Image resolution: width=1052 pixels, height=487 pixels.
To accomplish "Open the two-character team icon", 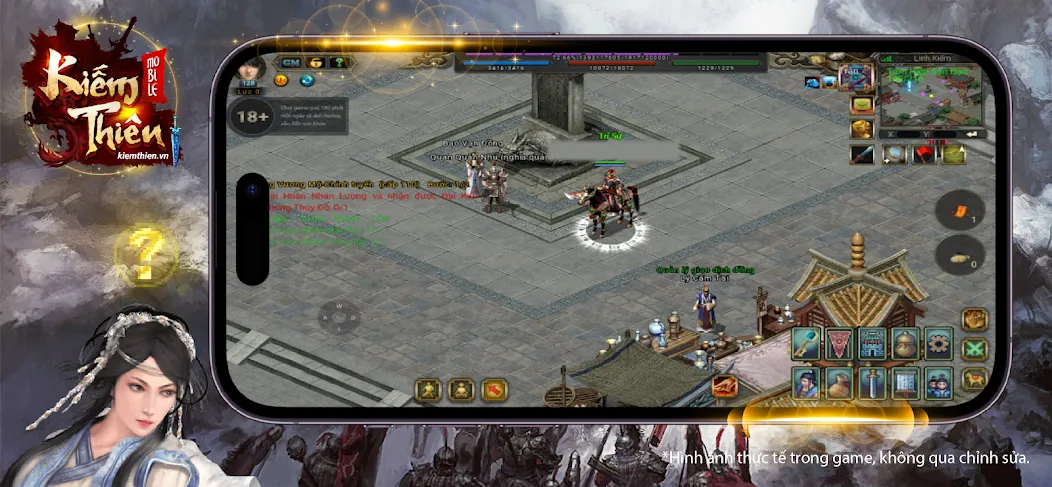I will [938, 383].
